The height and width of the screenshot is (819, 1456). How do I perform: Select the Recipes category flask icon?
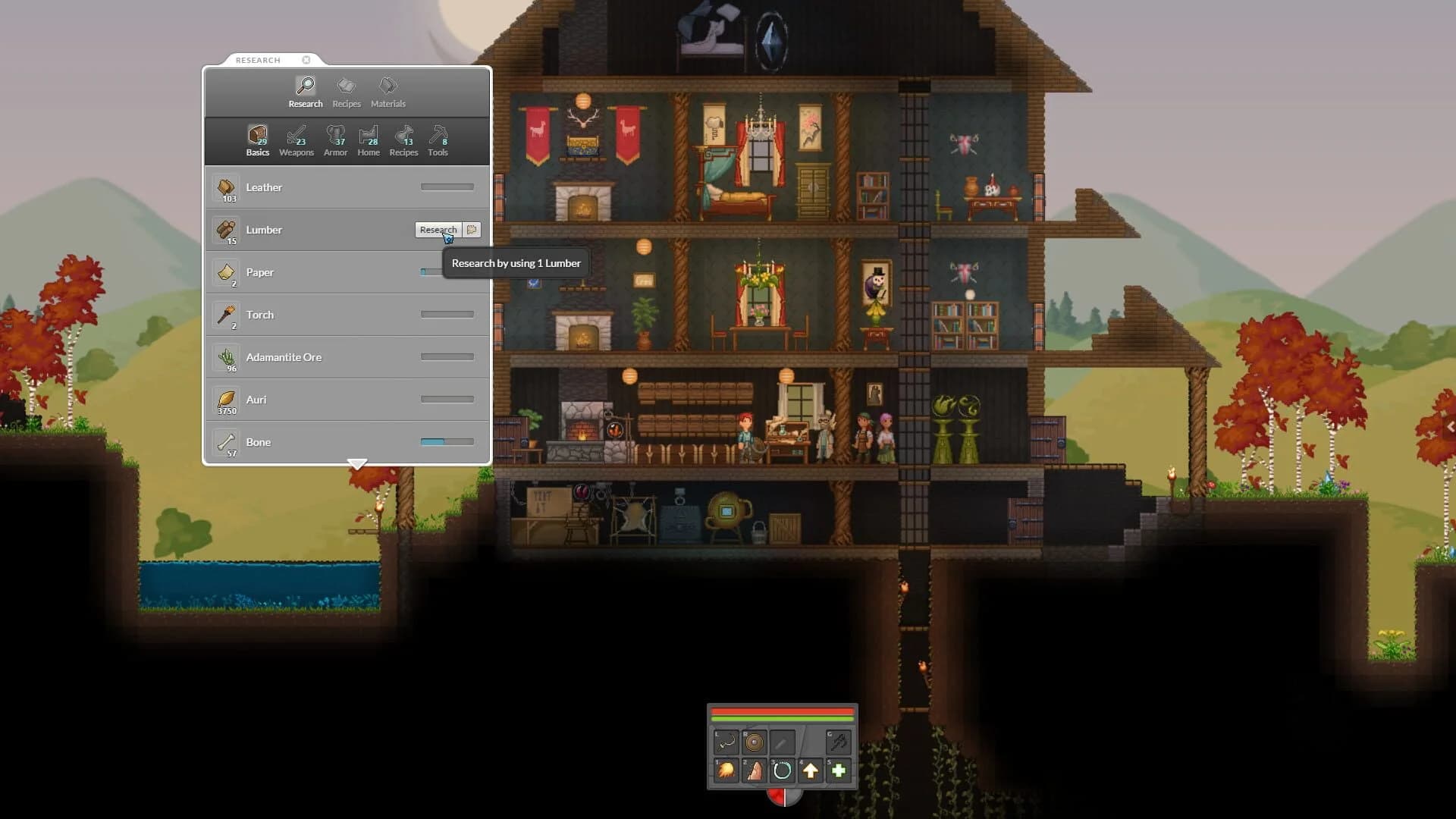pyautogui.click(x=403, y=138)
